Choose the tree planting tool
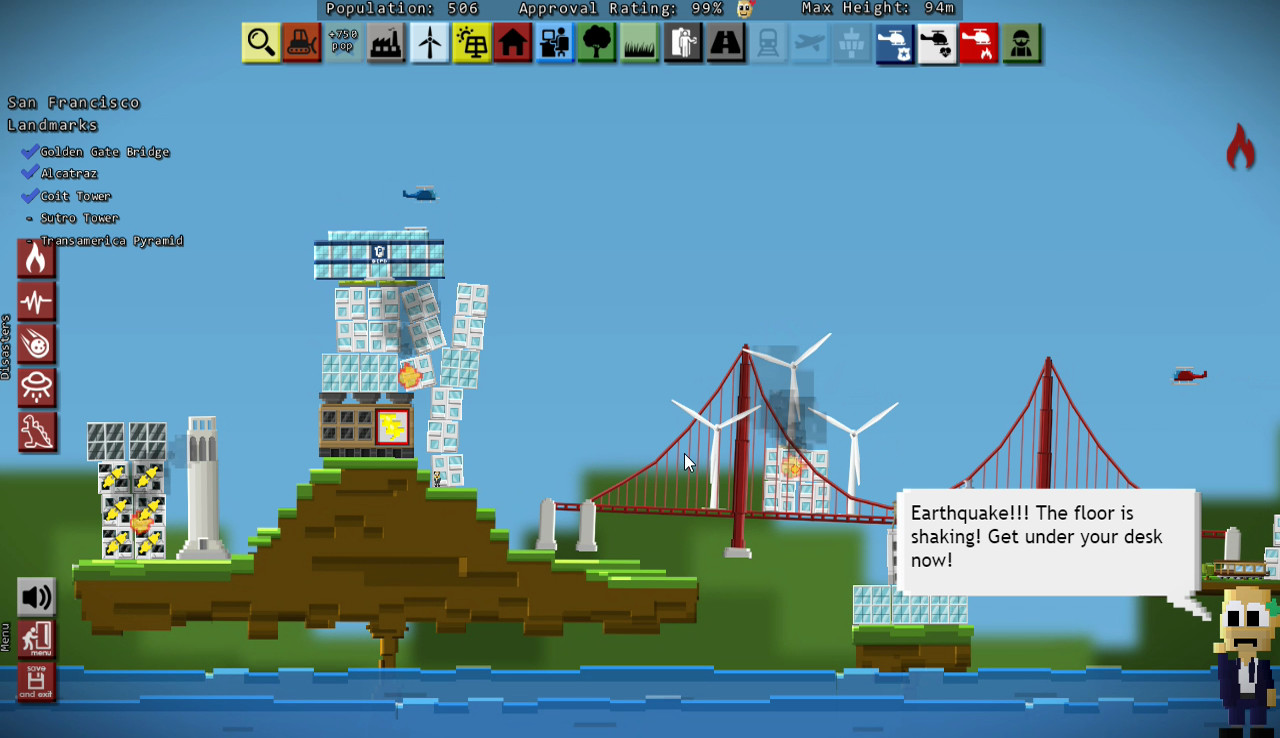Screen dimensions: 1280x738 pyautogui.click(x=597, y=43)
